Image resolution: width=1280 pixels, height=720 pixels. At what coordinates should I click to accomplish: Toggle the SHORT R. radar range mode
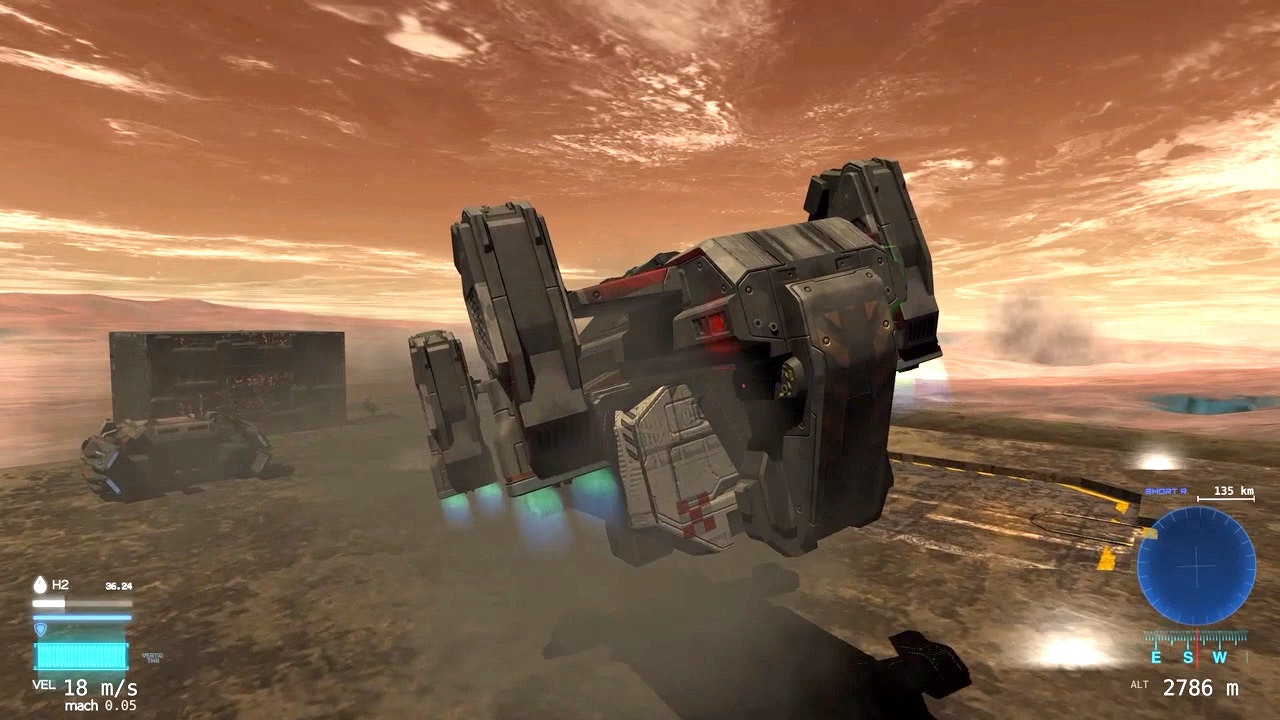[1166, 491]
